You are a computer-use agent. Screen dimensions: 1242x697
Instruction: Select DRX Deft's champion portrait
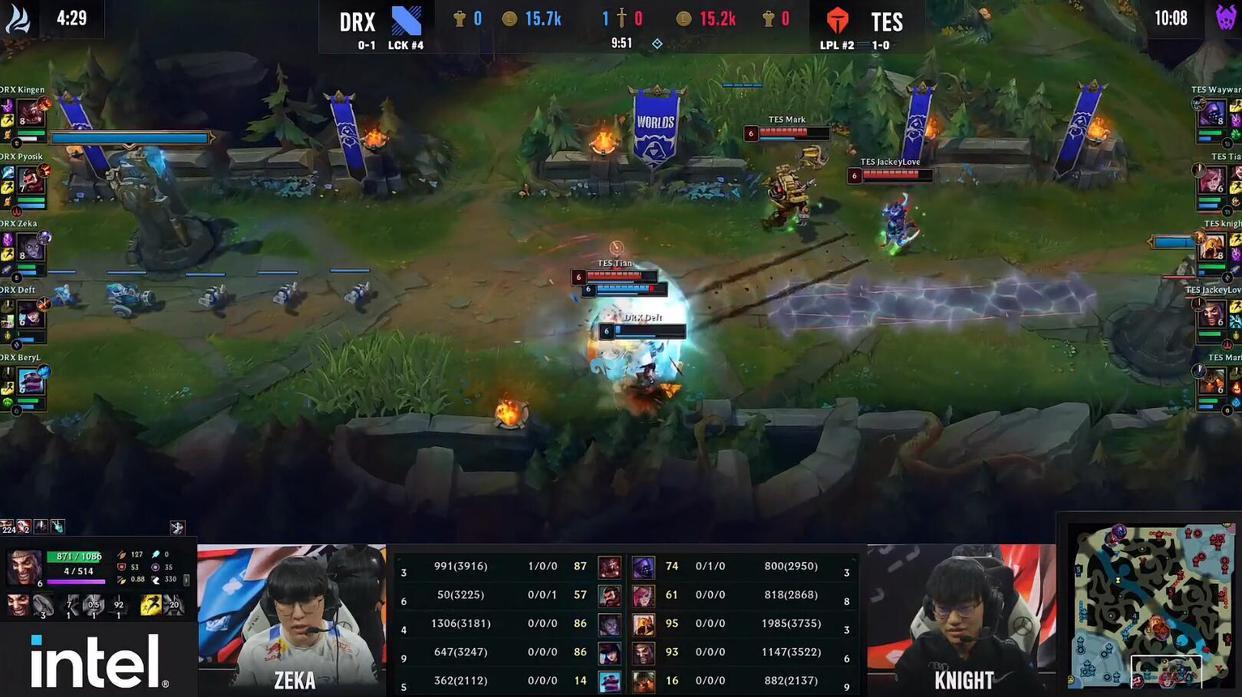point(31,314)
